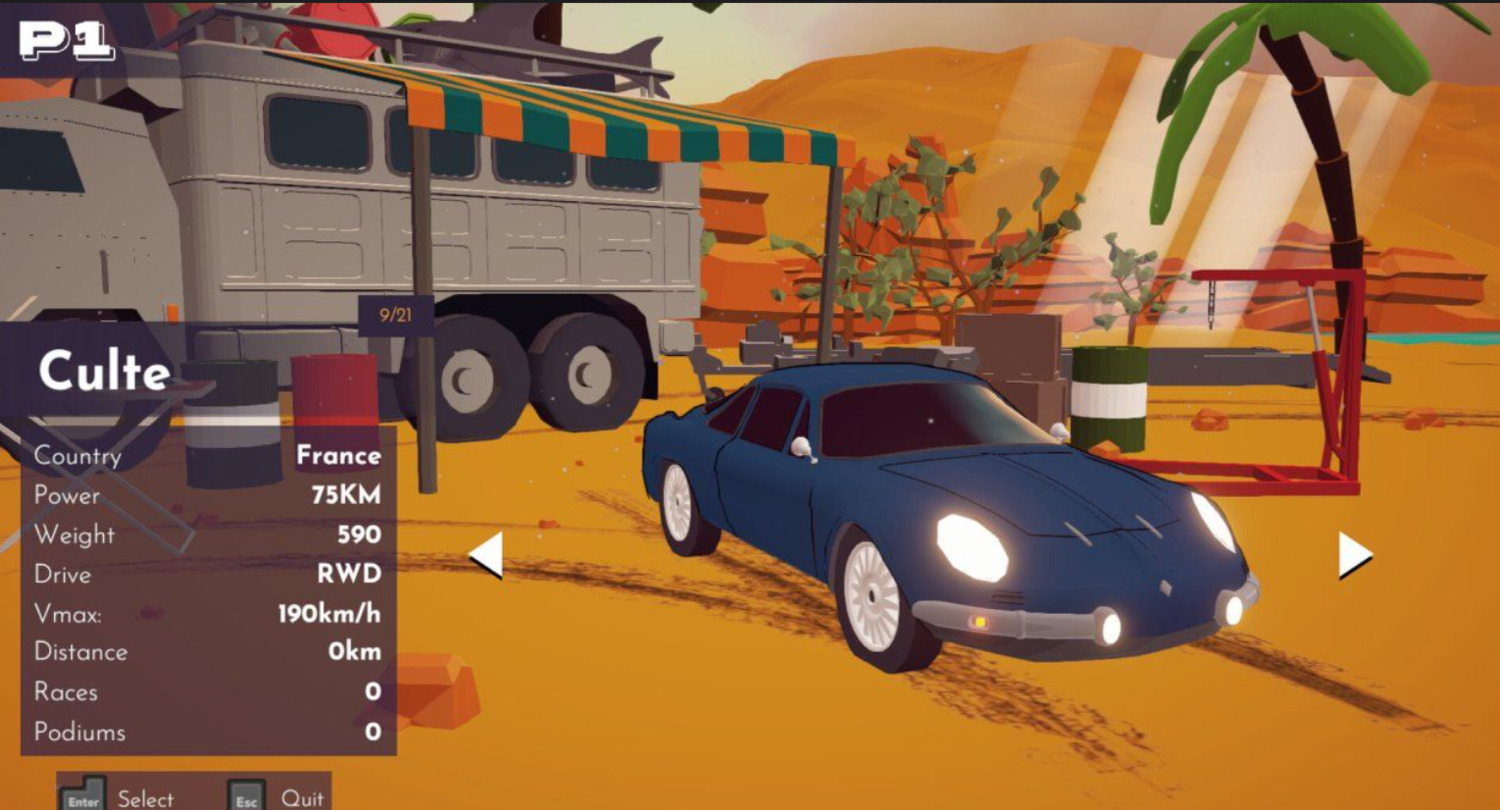1500x810 pixels.
Task: Show the previous car with the left arrow
Action: coord(487,555)
